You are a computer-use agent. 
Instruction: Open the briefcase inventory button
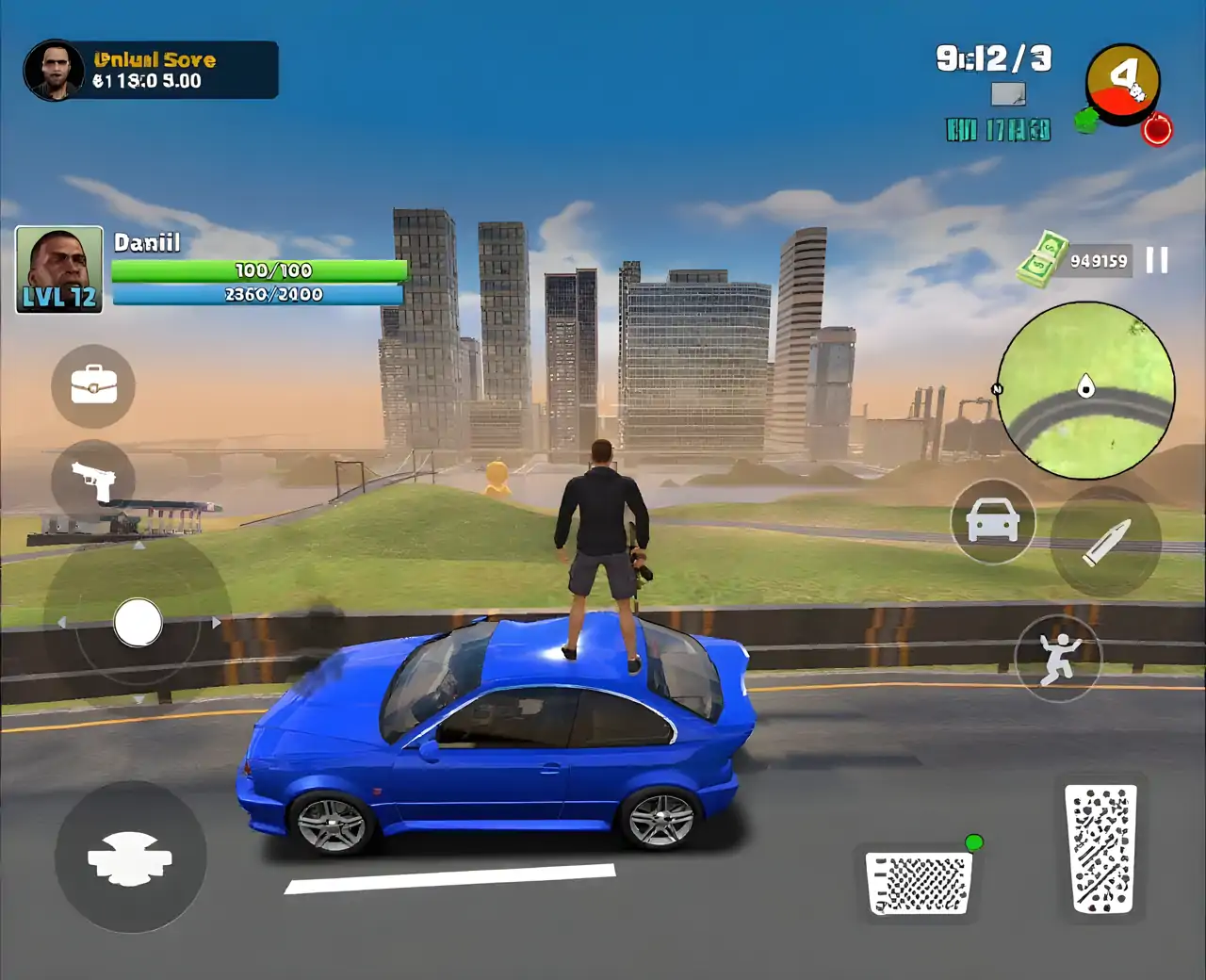click(x=93, y=385)
